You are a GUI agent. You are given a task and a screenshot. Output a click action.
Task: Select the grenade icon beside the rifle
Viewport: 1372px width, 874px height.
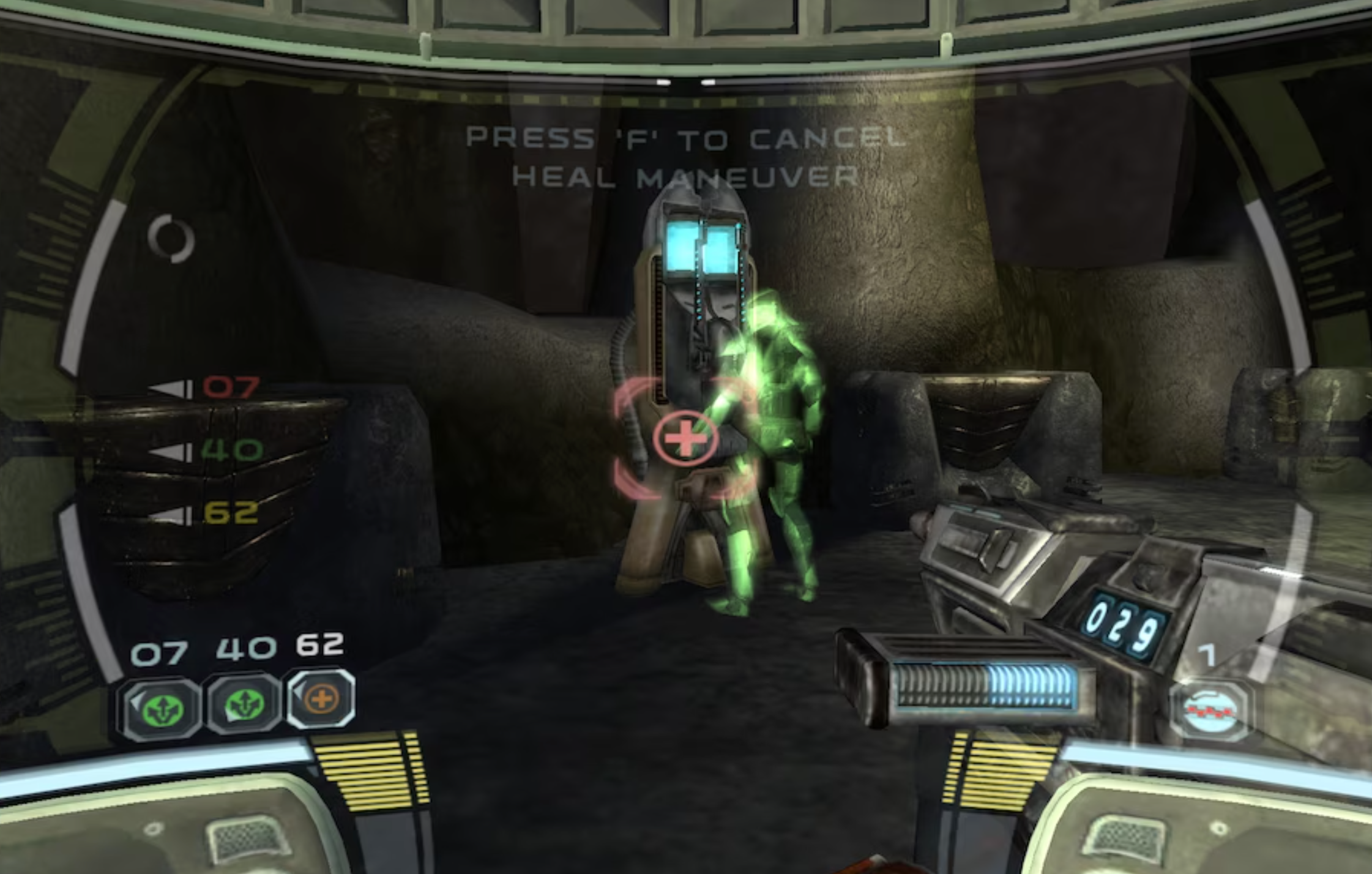pyautogui.click(x=1210, y=712)
